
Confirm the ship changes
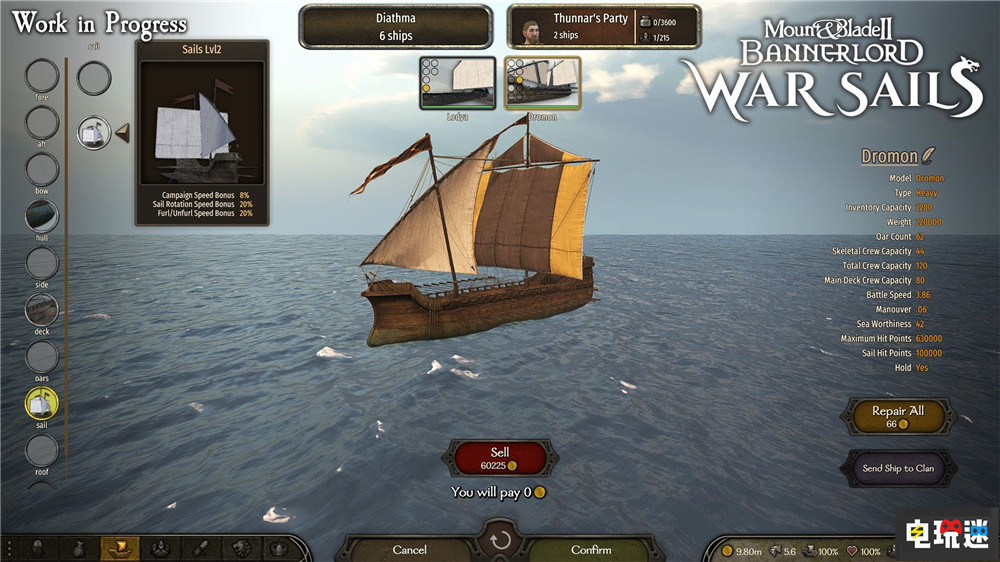coord(590,549)
